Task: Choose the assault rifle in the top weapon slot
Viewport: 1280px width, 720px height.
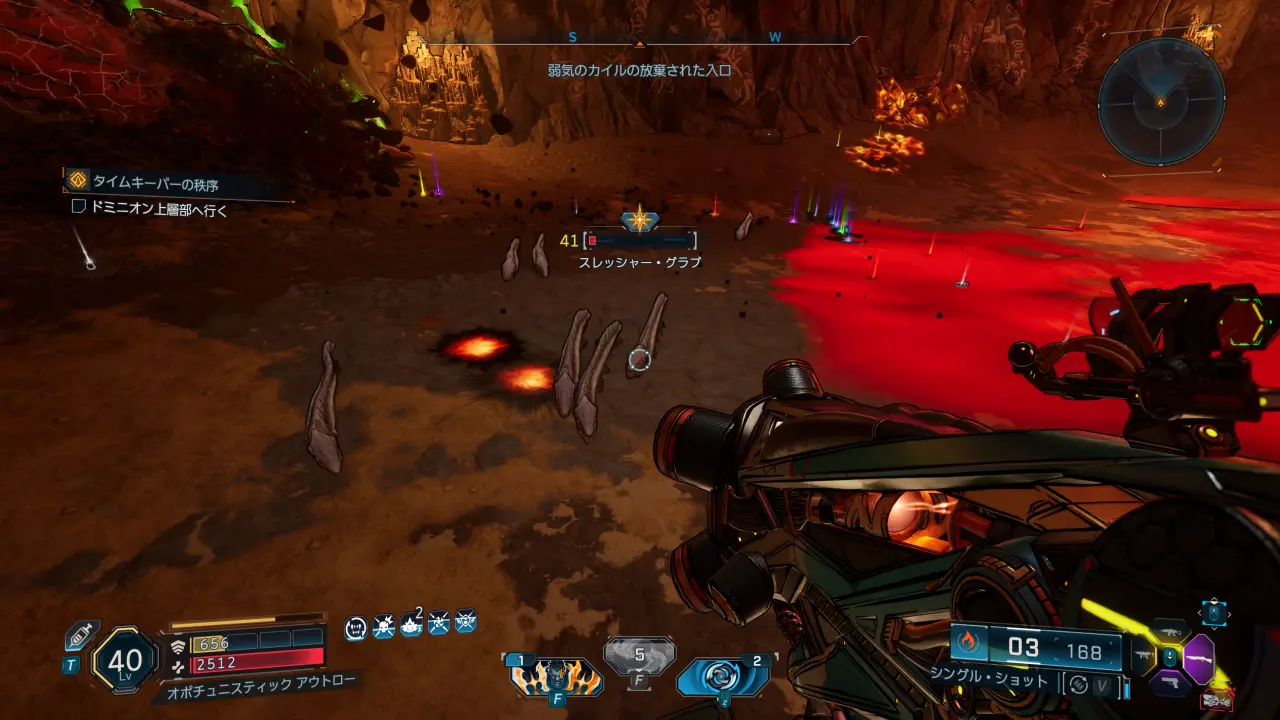Action: (x=1169, y=630)
